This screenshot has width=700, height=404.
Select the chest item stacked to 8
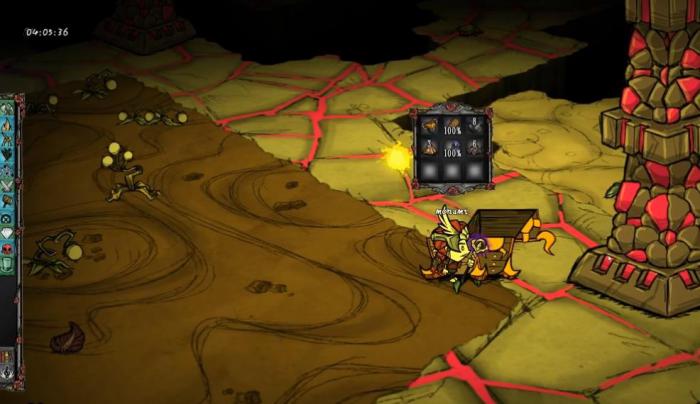[475, 125]
